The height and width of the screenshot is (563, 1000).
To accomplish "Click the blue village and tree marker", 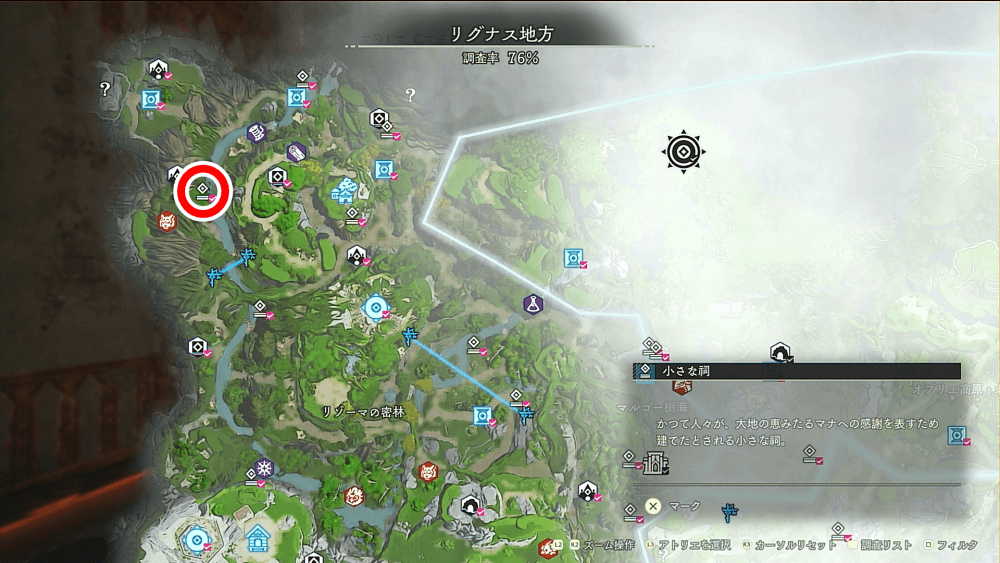I will pyautogui.click(x=346, y=188).
